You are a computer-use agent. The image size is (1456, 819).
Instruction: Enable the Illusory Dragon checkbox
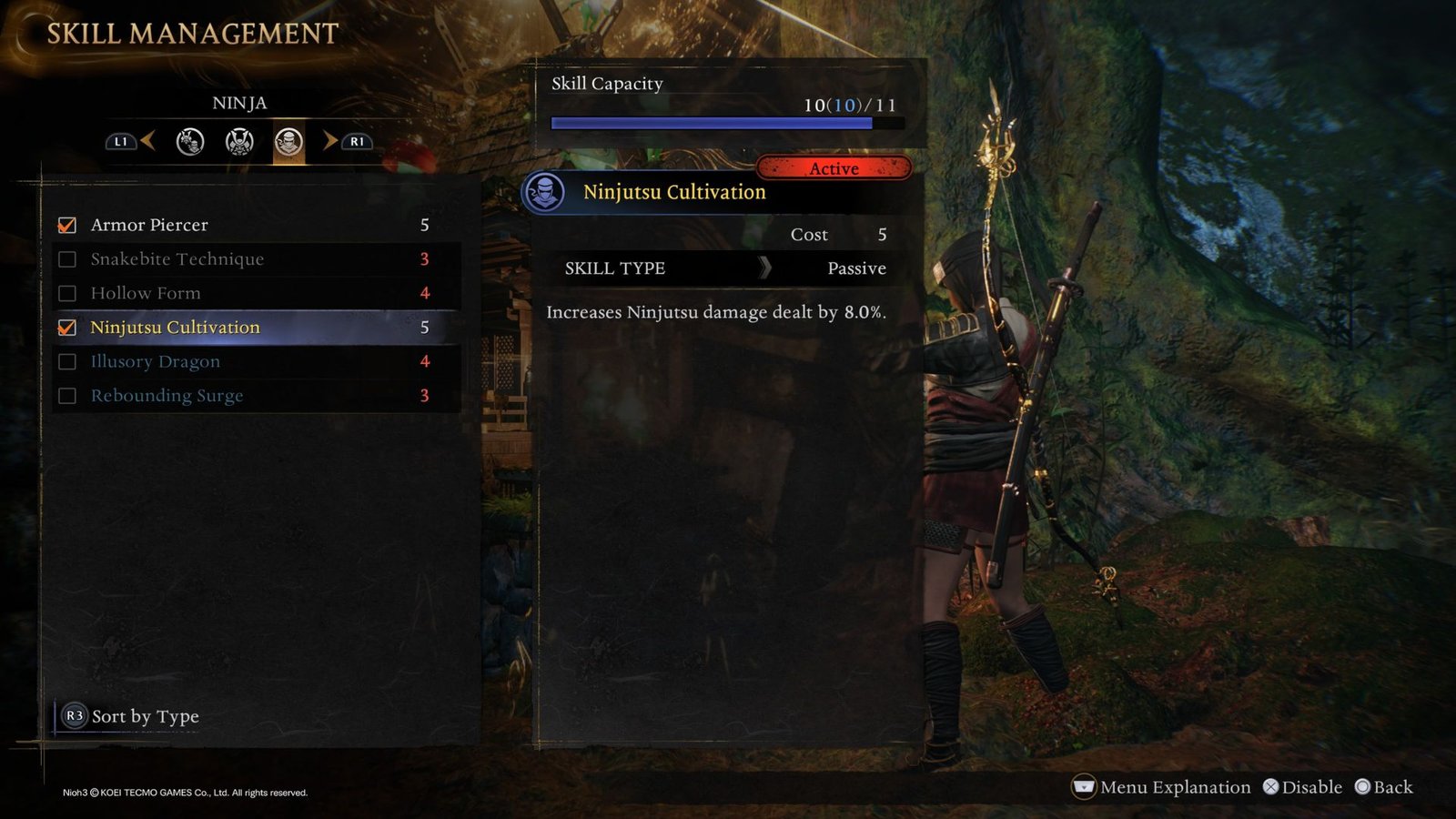(x=67, y=361)
